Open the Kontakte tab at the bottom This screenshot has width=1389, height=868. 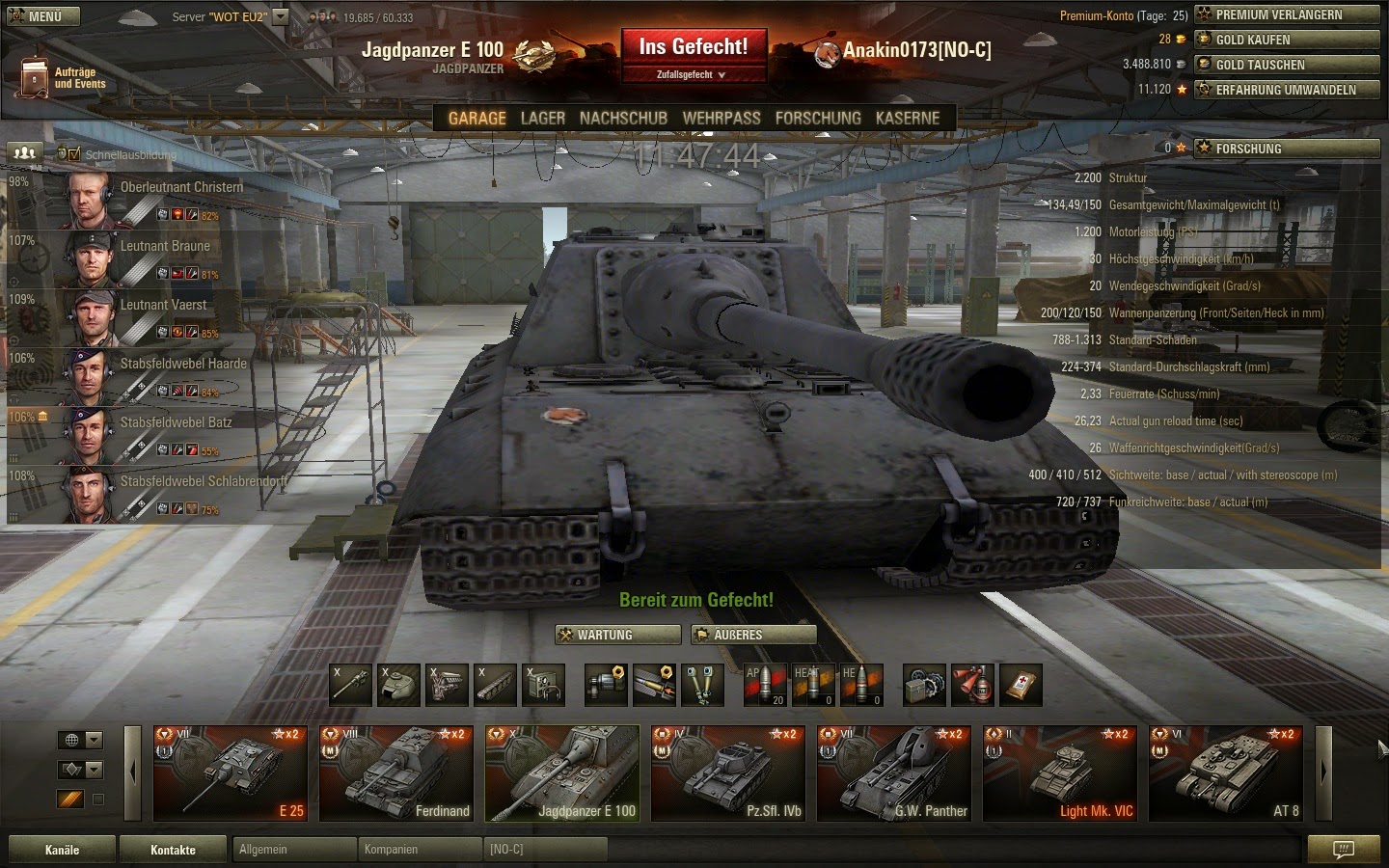(x=173, y=849)
